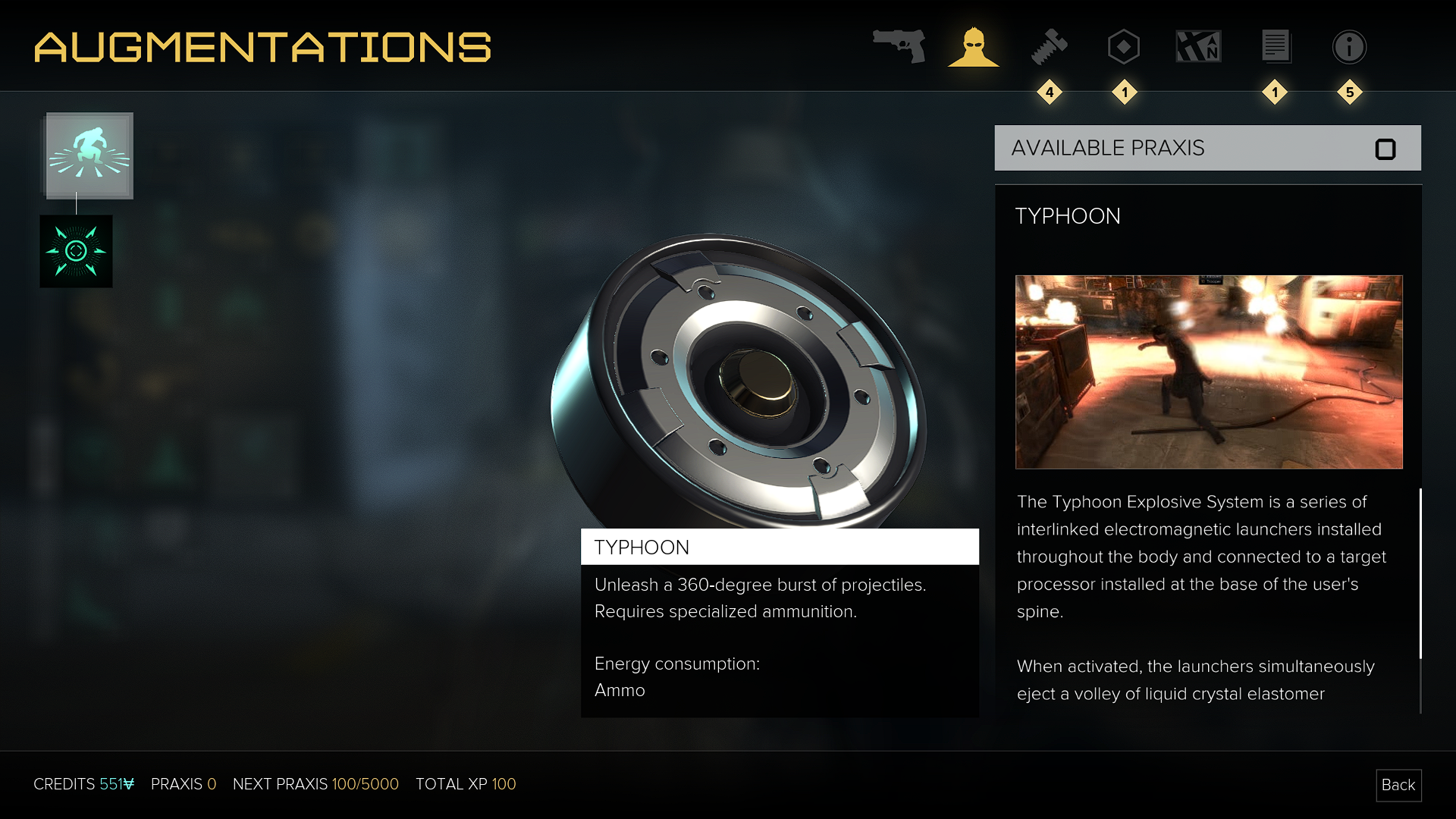This screenshot has width=1456, height=819.
Task: Click the Typhoon gameplay preview thumbnail
Action: (1209, 372)
